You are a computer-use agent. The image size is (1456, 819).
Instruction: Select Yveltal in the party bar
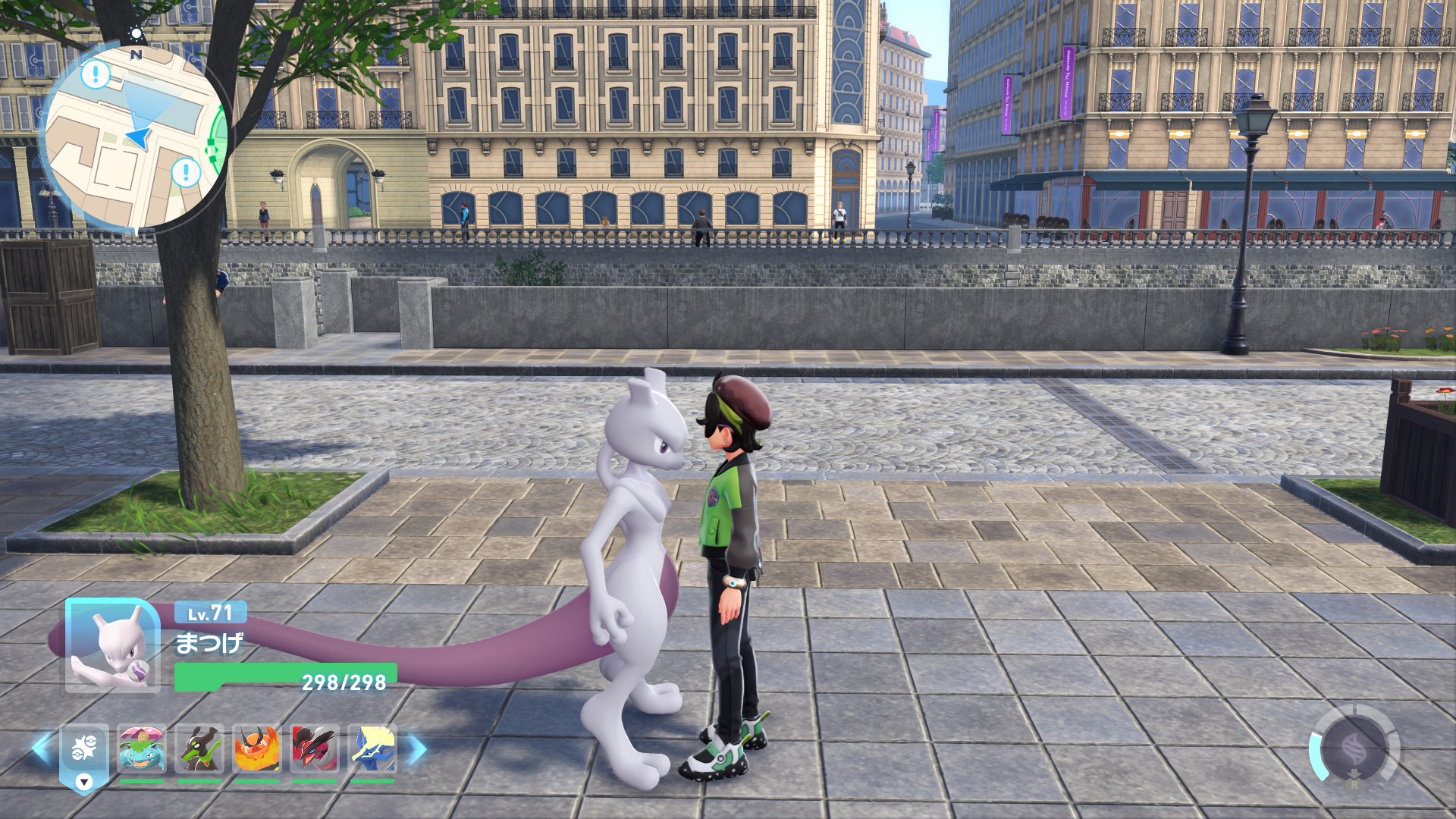(315, 749)
